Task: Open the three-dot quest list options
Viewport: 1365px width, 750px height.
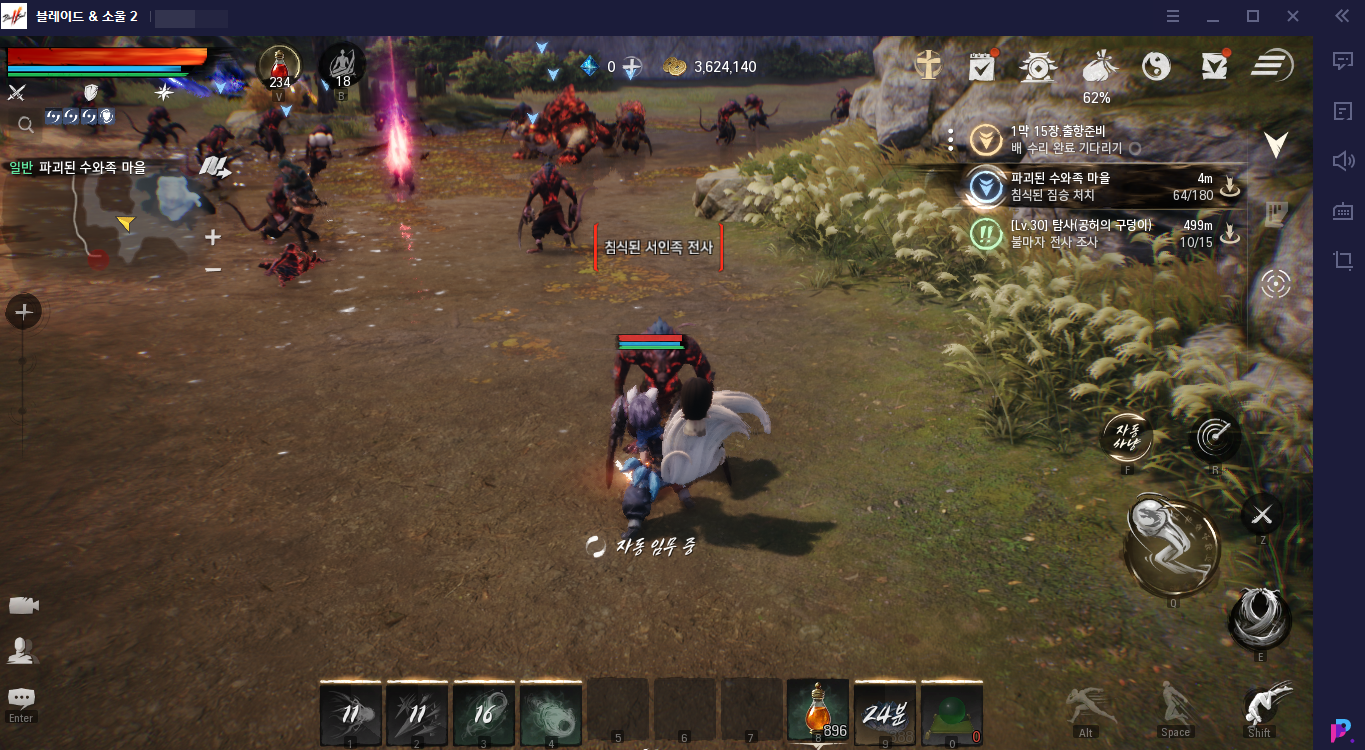Action: click(951, 140)
